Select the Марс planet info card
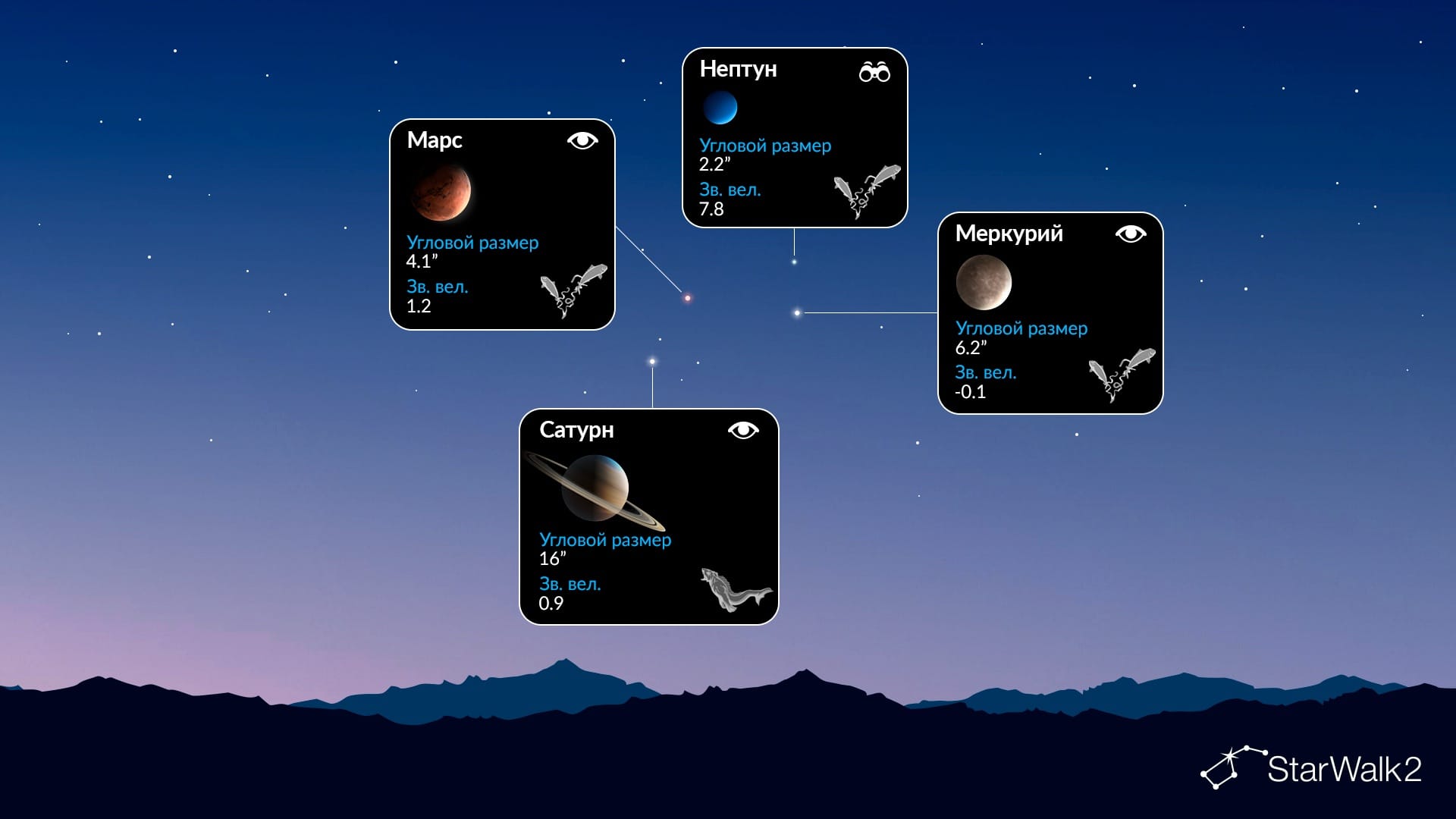The width and height of the screenshot is (1456, 819). coord(502,224)
